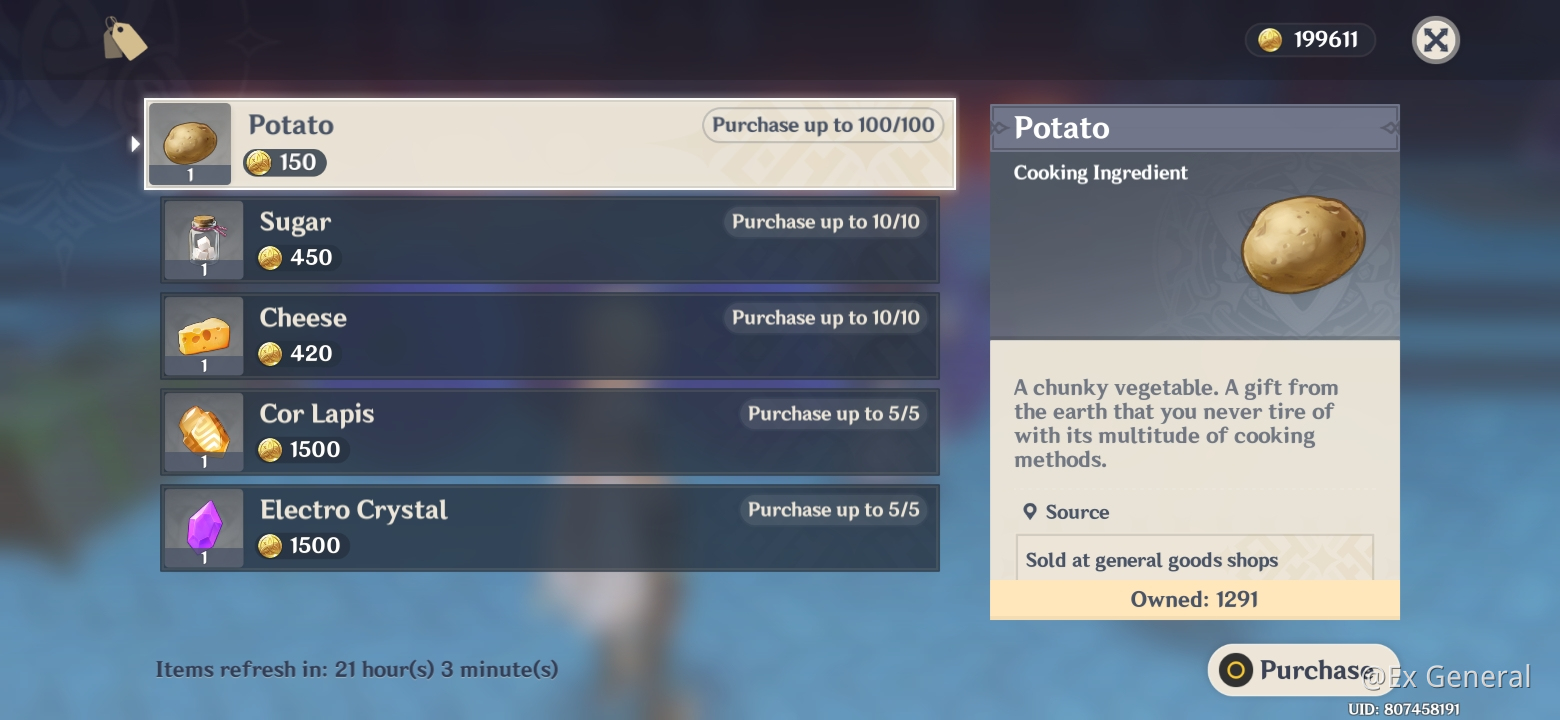1560x720 pixels.
Task: Click the price tag shop icon
Action: pos(126,40)
